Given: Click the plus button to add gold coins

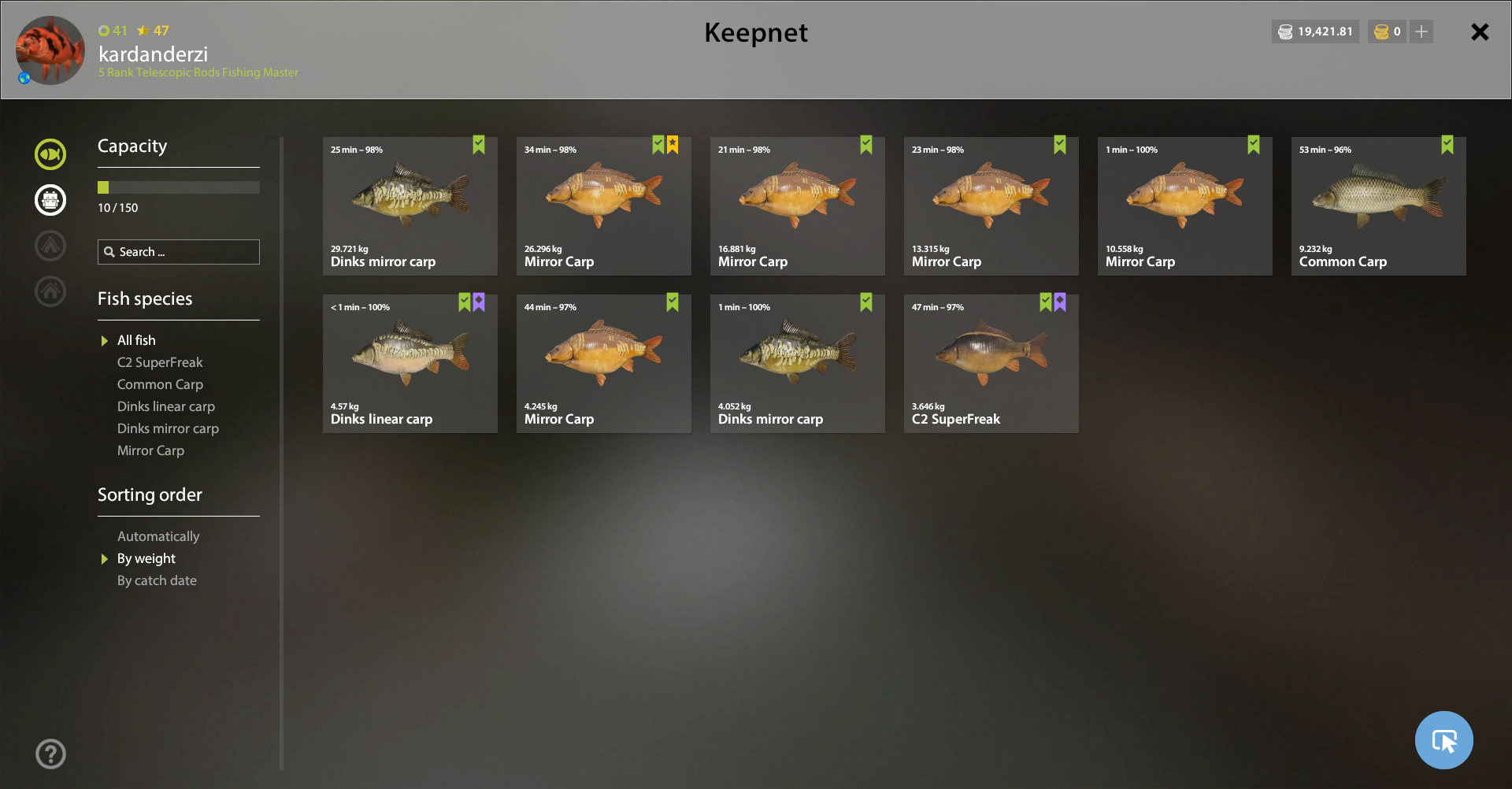Looking at the screenshot, I should 1421,32.
